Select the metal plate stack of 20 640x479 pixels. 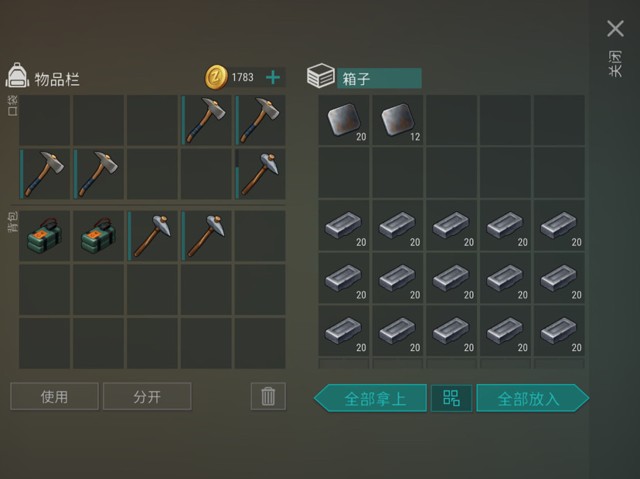[345, 120]
